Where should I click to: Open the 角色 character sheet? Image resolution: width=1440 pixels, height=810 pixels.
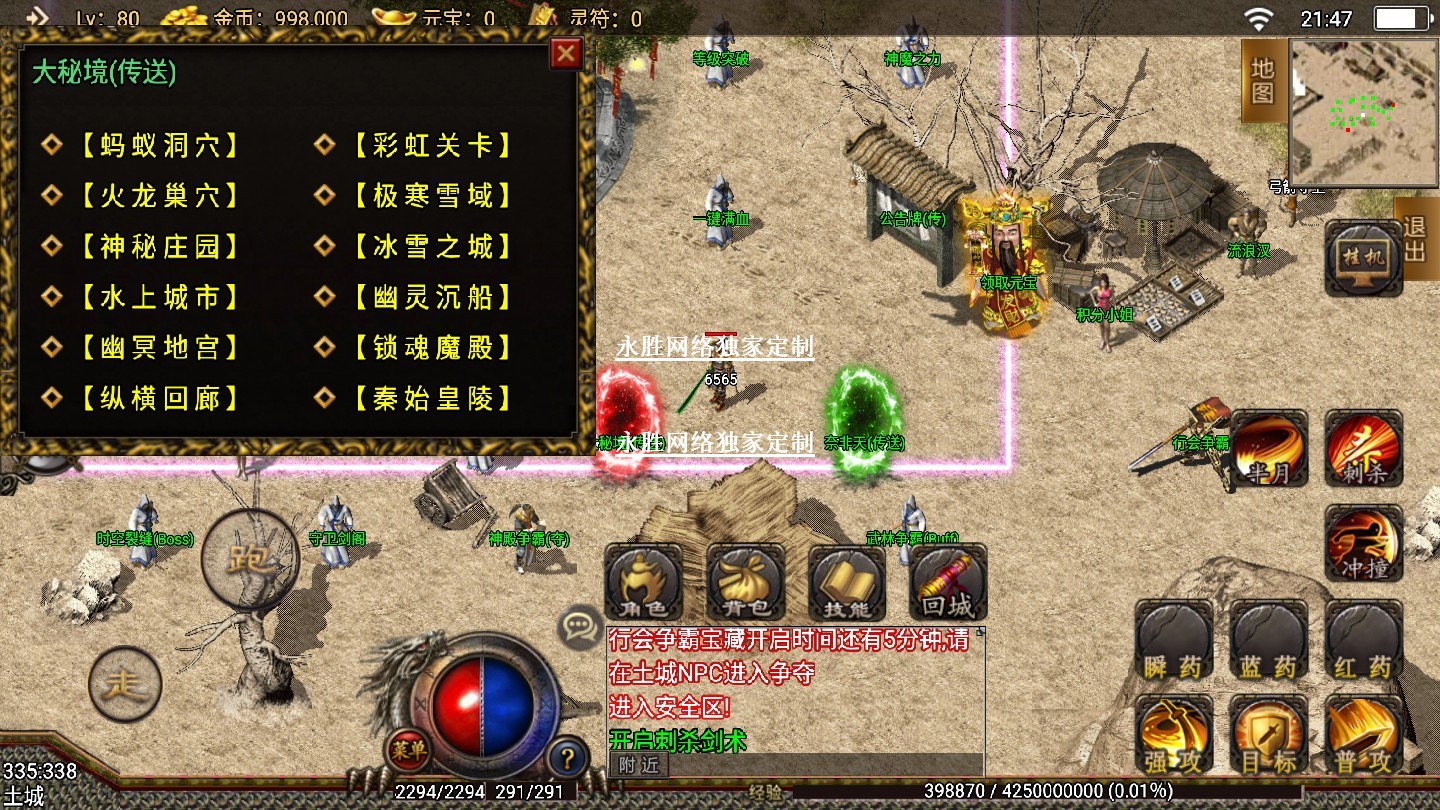click(x=643, y=583)
